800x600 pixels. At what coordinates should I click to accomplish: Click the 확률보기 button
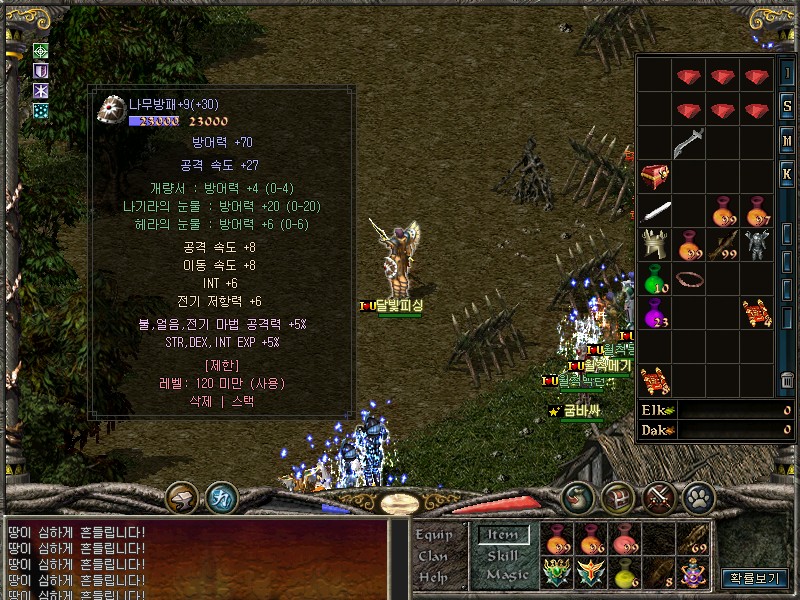click(756, 577)
